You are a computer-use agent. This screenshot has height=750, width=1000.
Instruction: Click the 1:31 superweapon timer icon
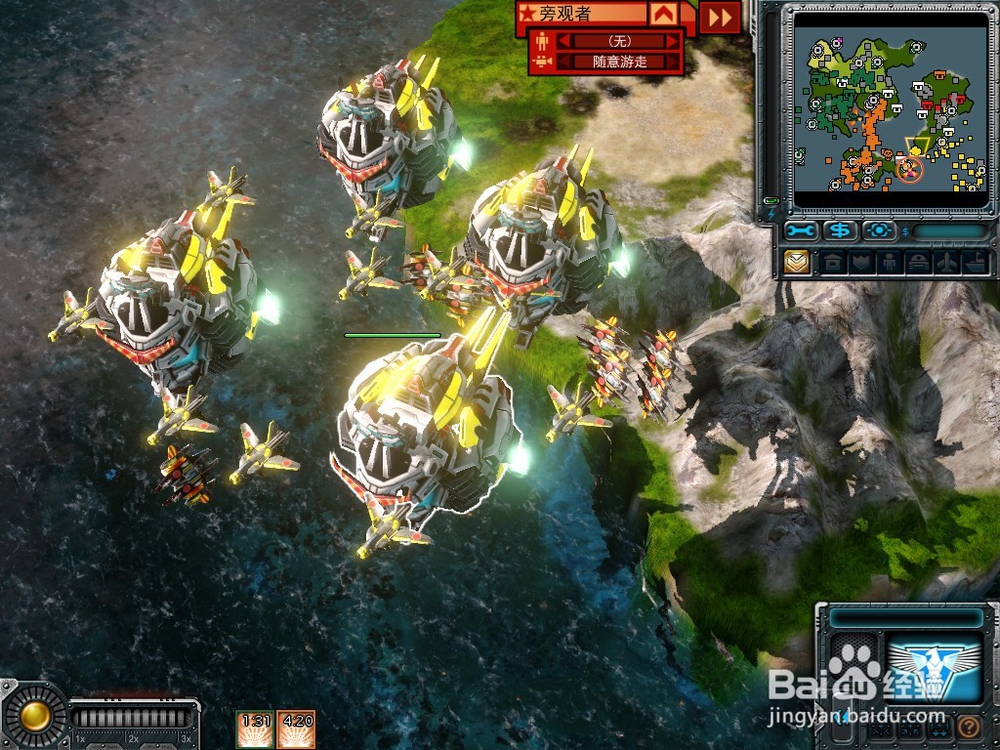pos(255,728)
